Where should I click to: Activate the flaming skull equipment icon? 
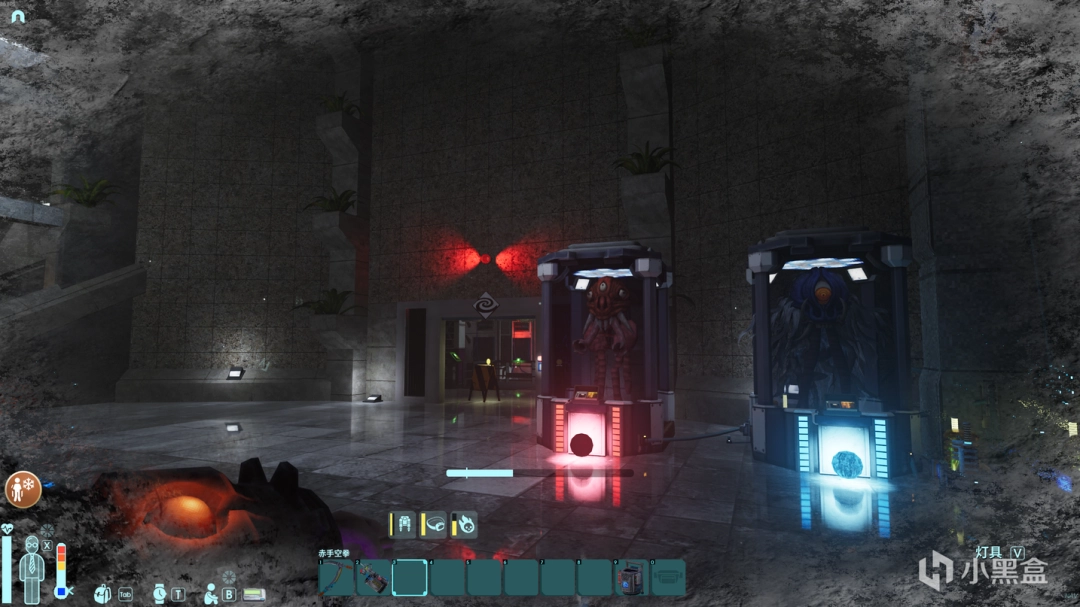464,523
